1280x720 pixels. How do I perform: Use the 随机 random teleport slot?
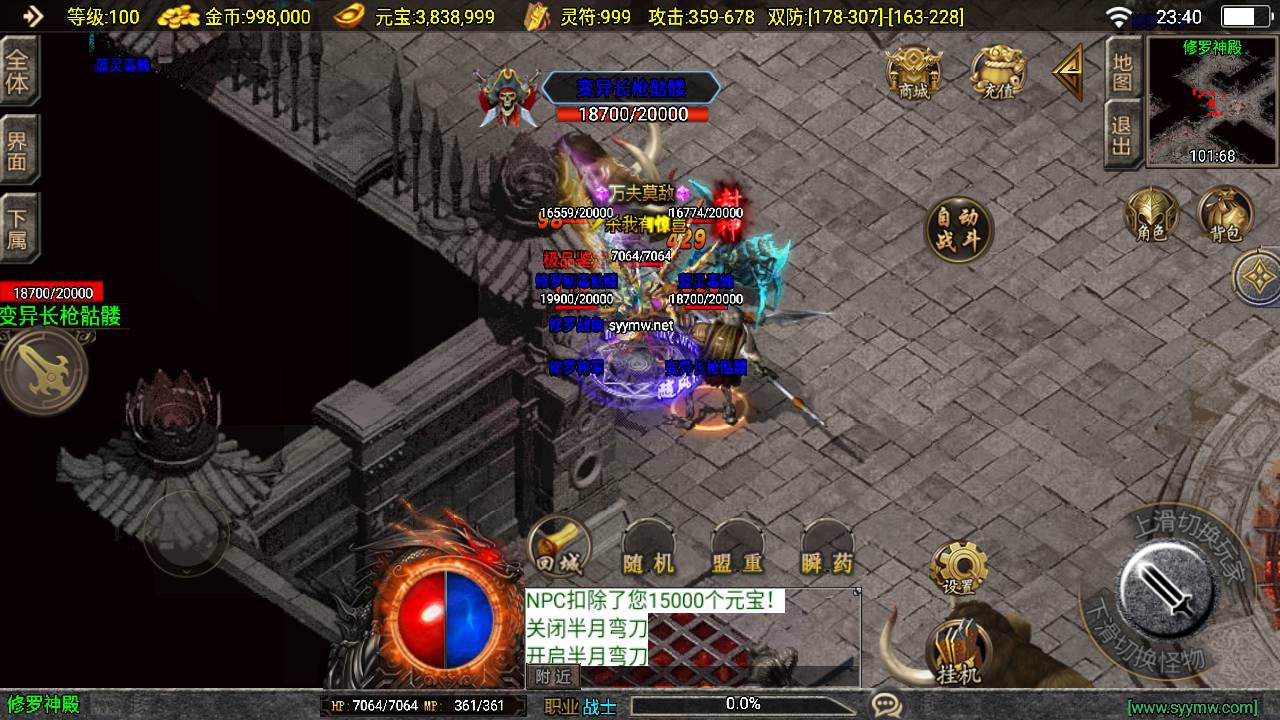648,550
